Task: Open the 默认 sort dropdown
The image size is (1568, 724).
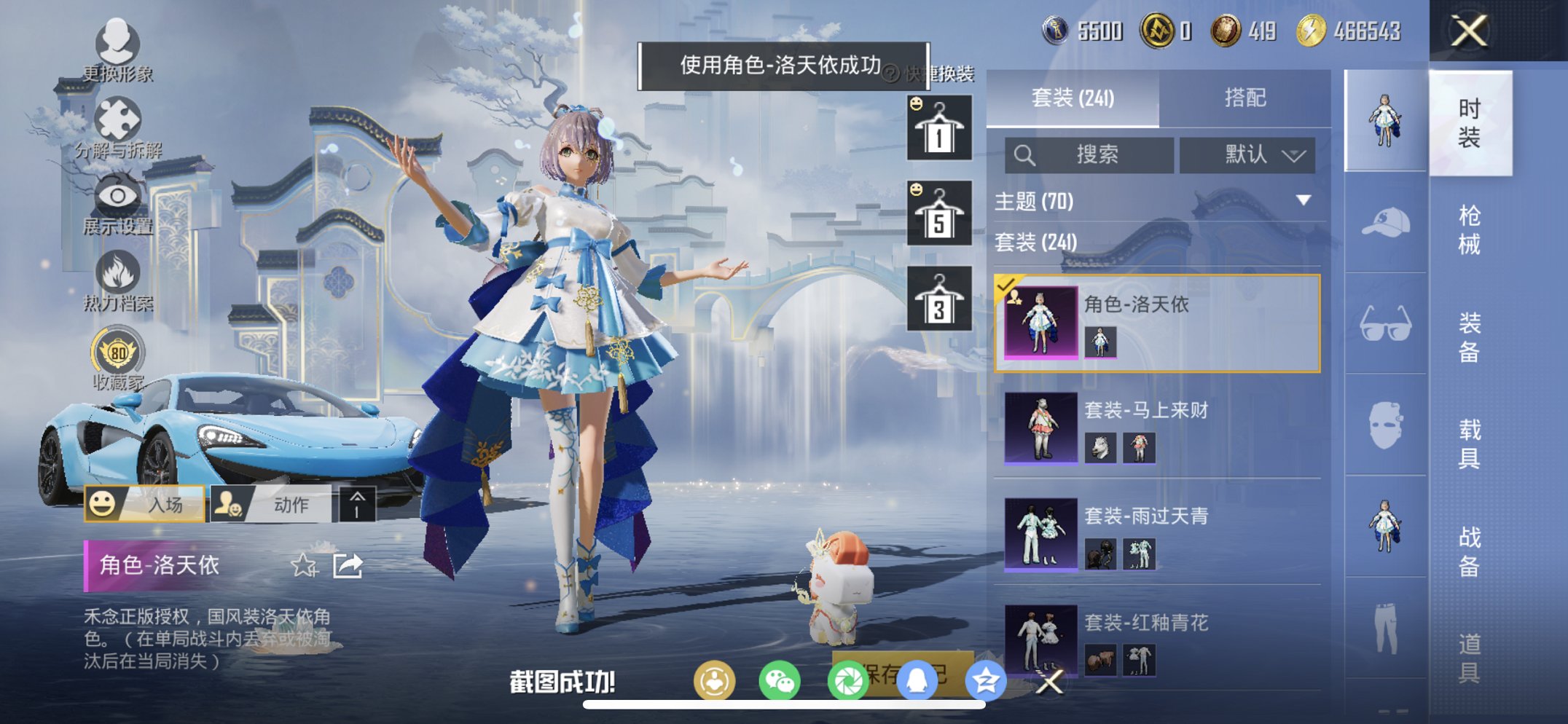Action: coord(1248,155)
